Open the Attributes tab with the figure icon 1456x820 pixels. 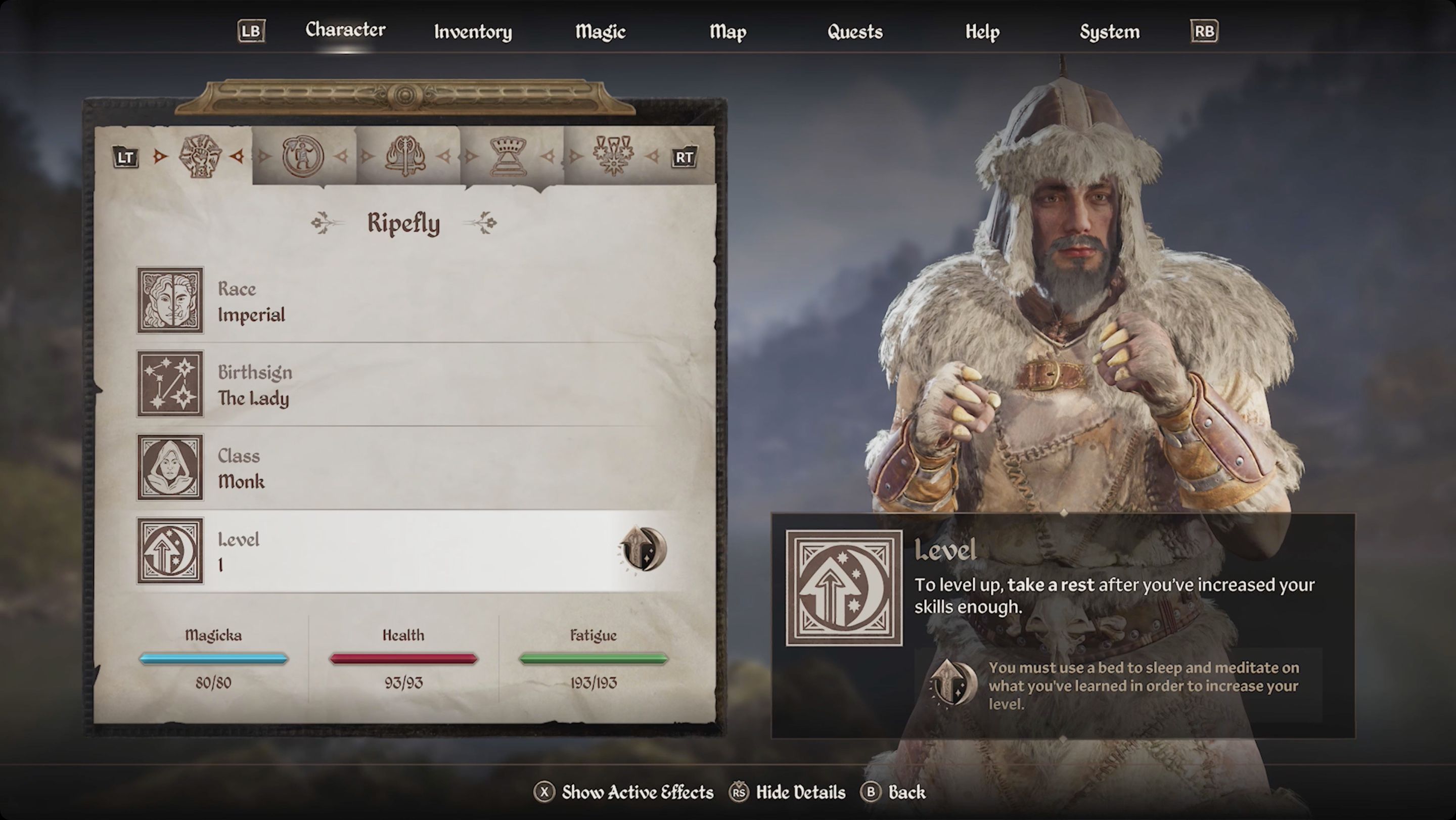coord(303,157)
